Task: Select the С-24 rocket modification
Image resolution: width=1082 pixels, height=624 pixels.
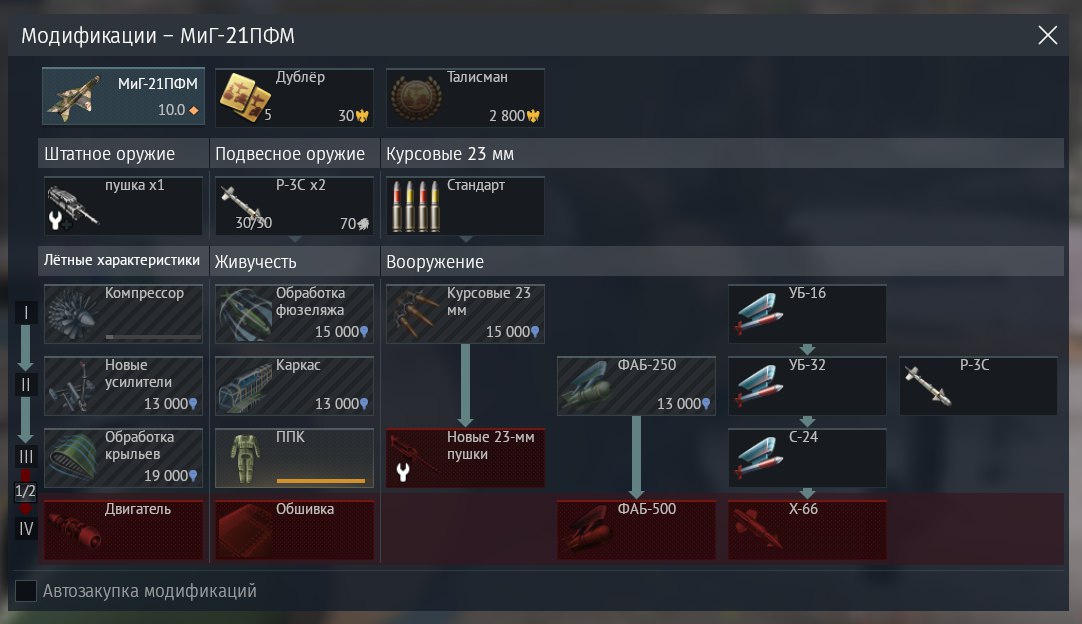Action: [807, 458]
